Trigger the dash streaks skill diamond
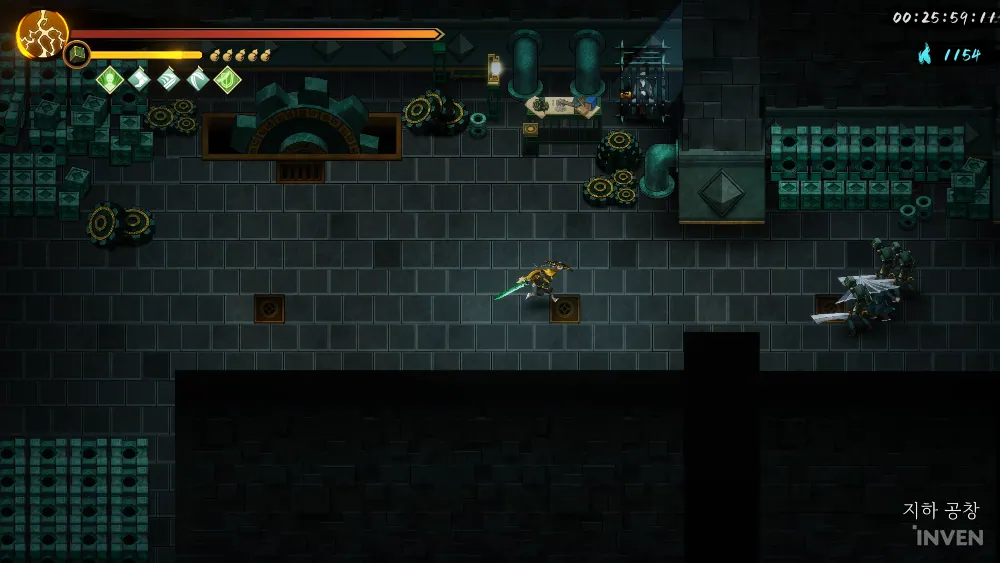Screen dimensions: 1000x563 tap(168, 79)
